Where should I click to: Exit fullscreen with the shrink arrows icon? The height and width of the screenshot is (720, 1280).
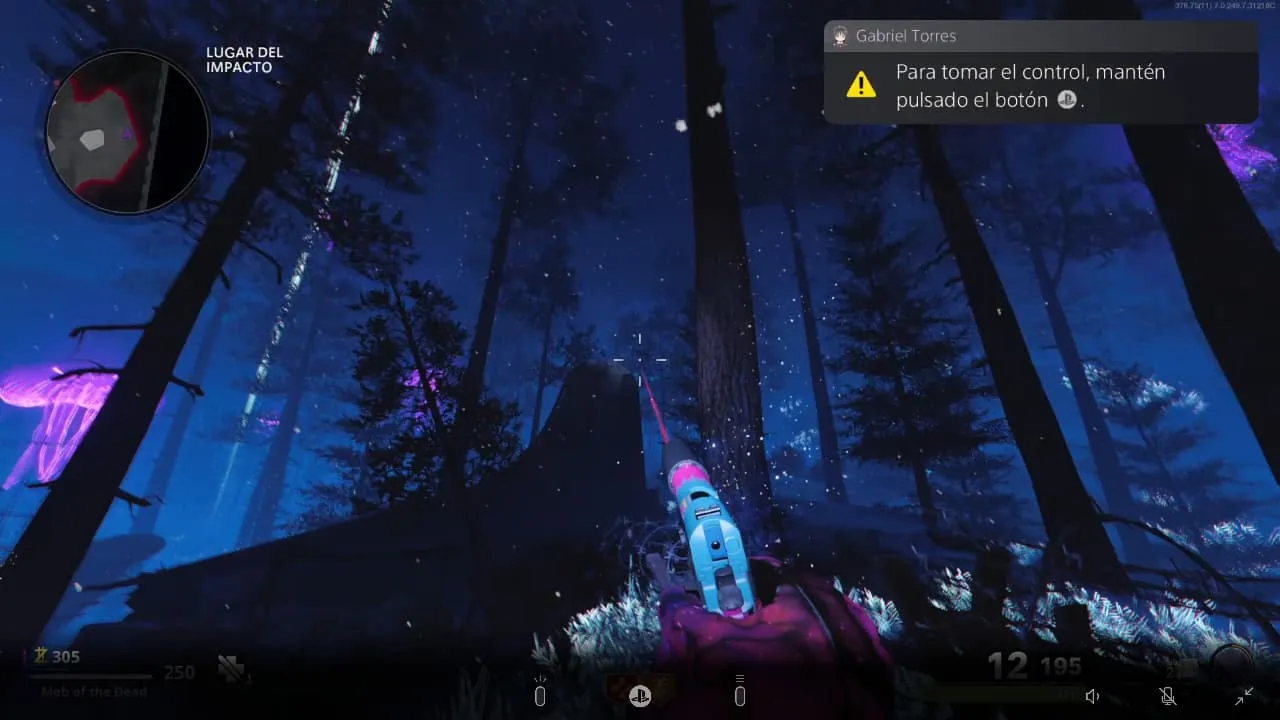pyautogui.click(x=1244, y=697)
